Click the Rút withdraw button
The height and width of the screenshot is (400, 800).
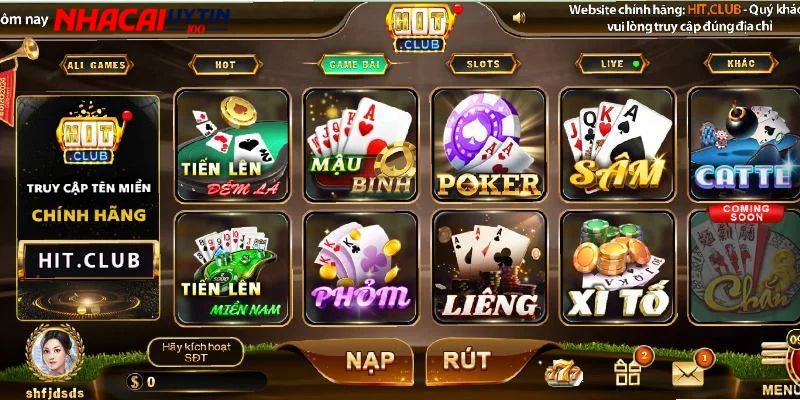(466, 360)
